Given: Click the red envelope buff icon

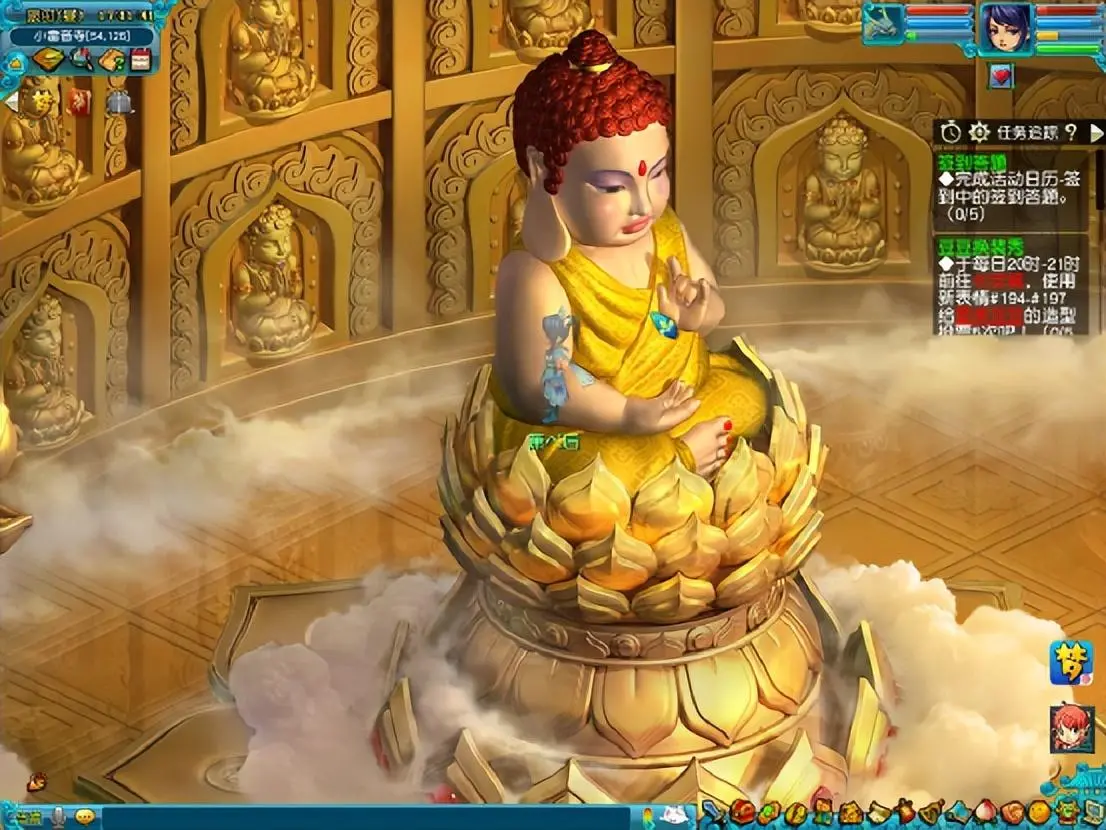Looking at the screenshot, I should tap(79, 102).
